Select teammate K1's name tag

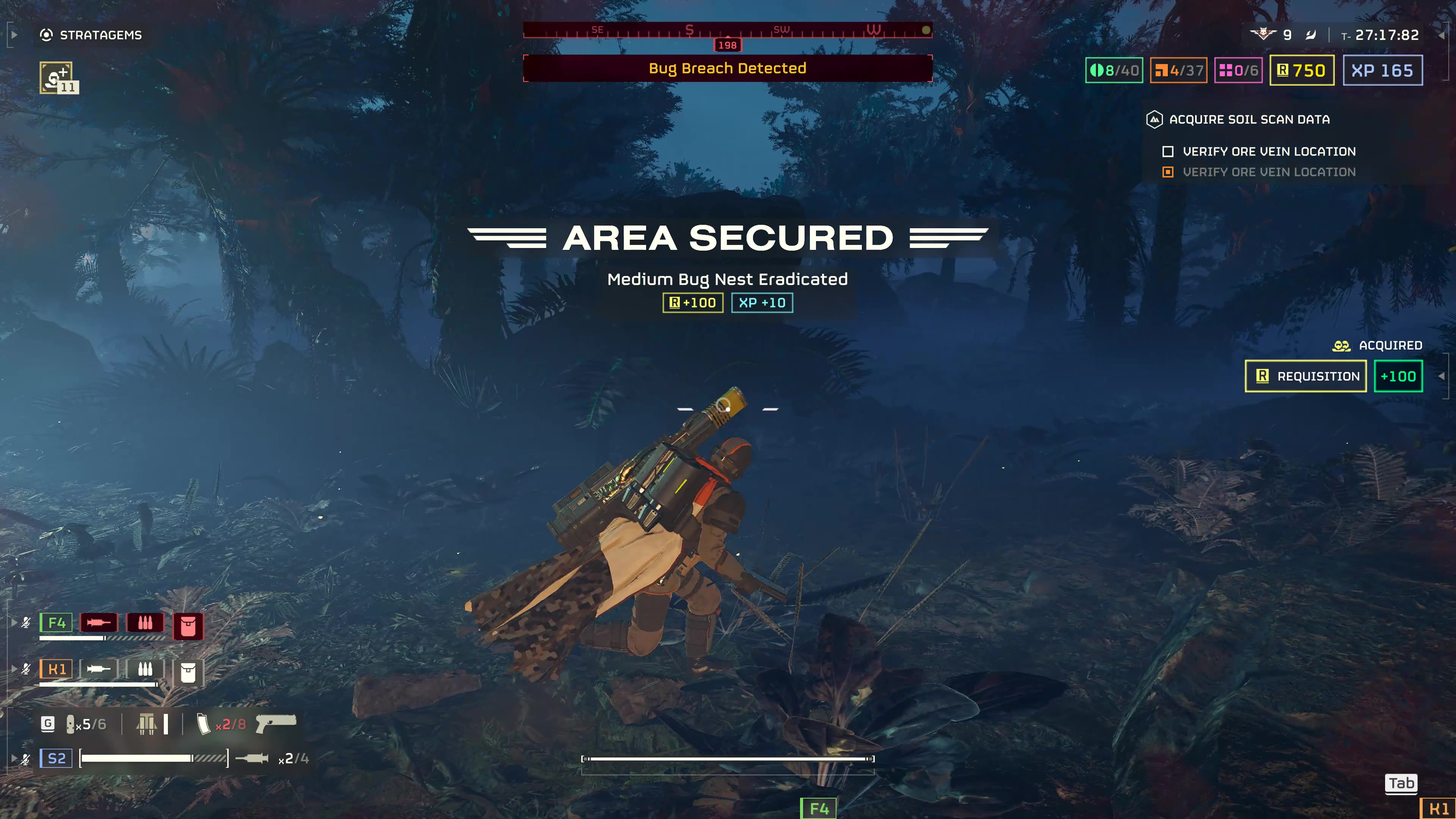pyautogui.click(x=56, y=669)
